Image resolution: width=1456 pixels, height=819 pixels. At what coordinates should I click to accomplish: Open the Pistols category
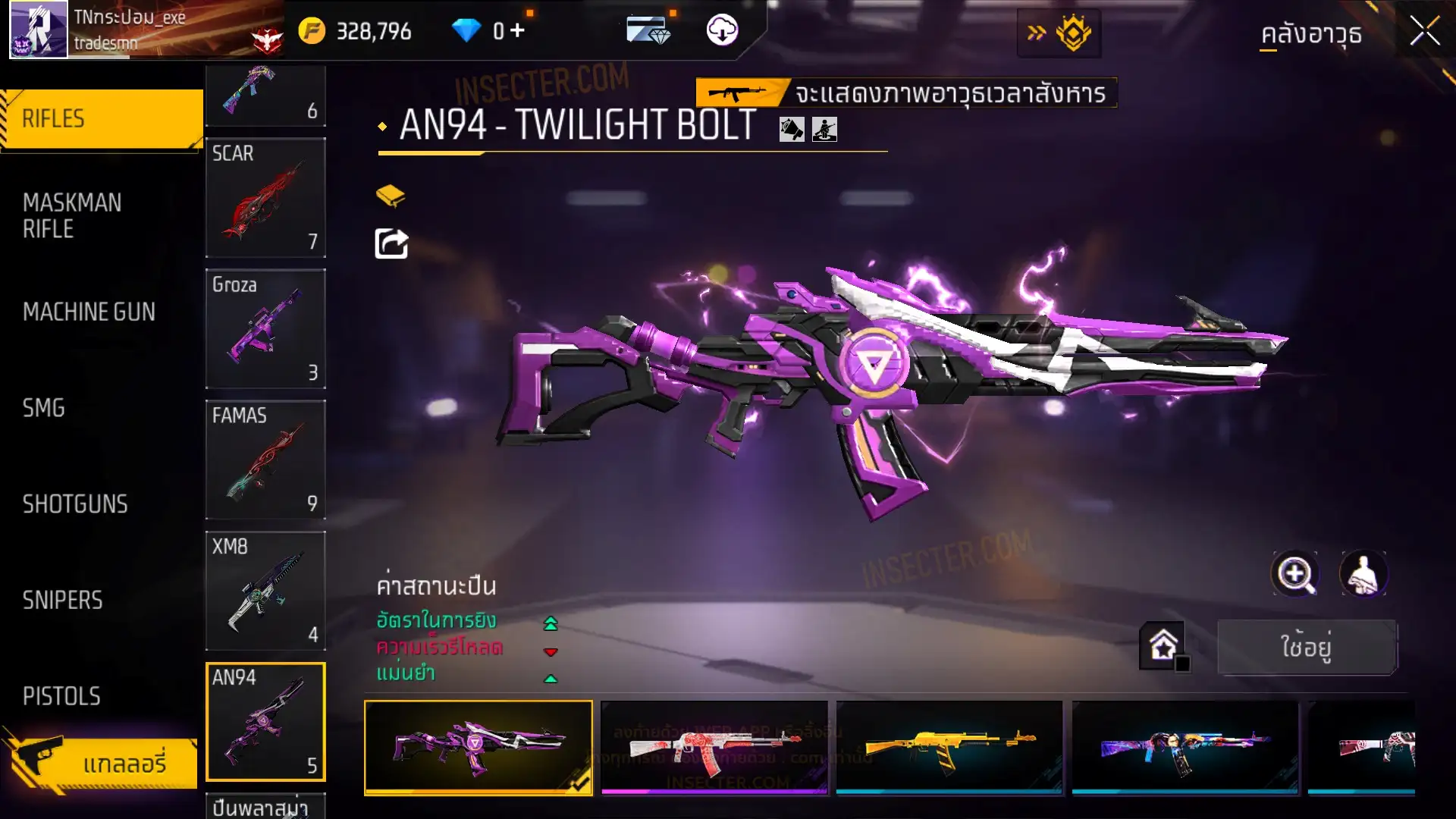point(61,696)
